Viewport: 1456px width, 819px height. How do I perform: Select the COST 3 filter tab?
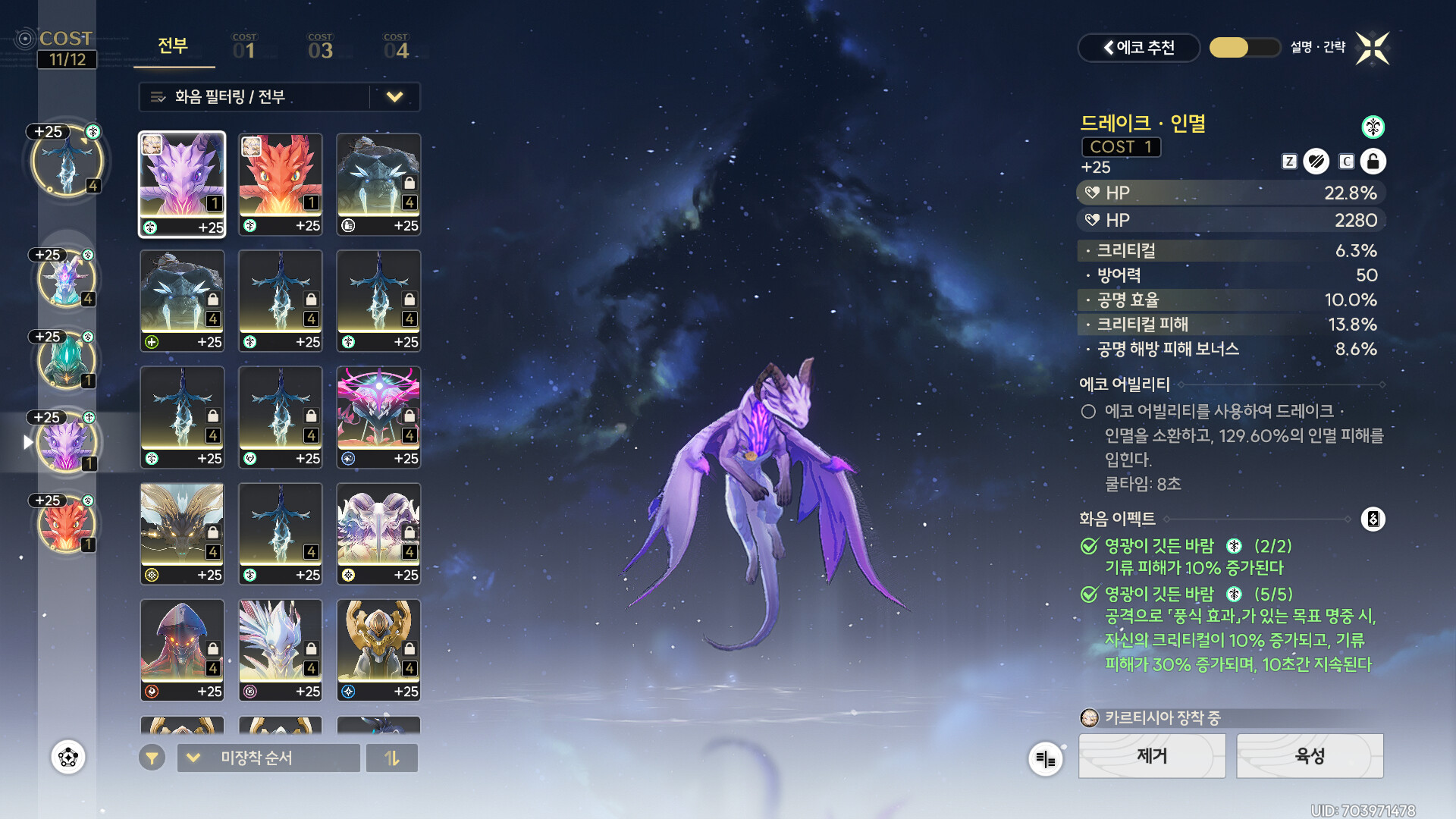pyautogui.click(x=320, y=47)
